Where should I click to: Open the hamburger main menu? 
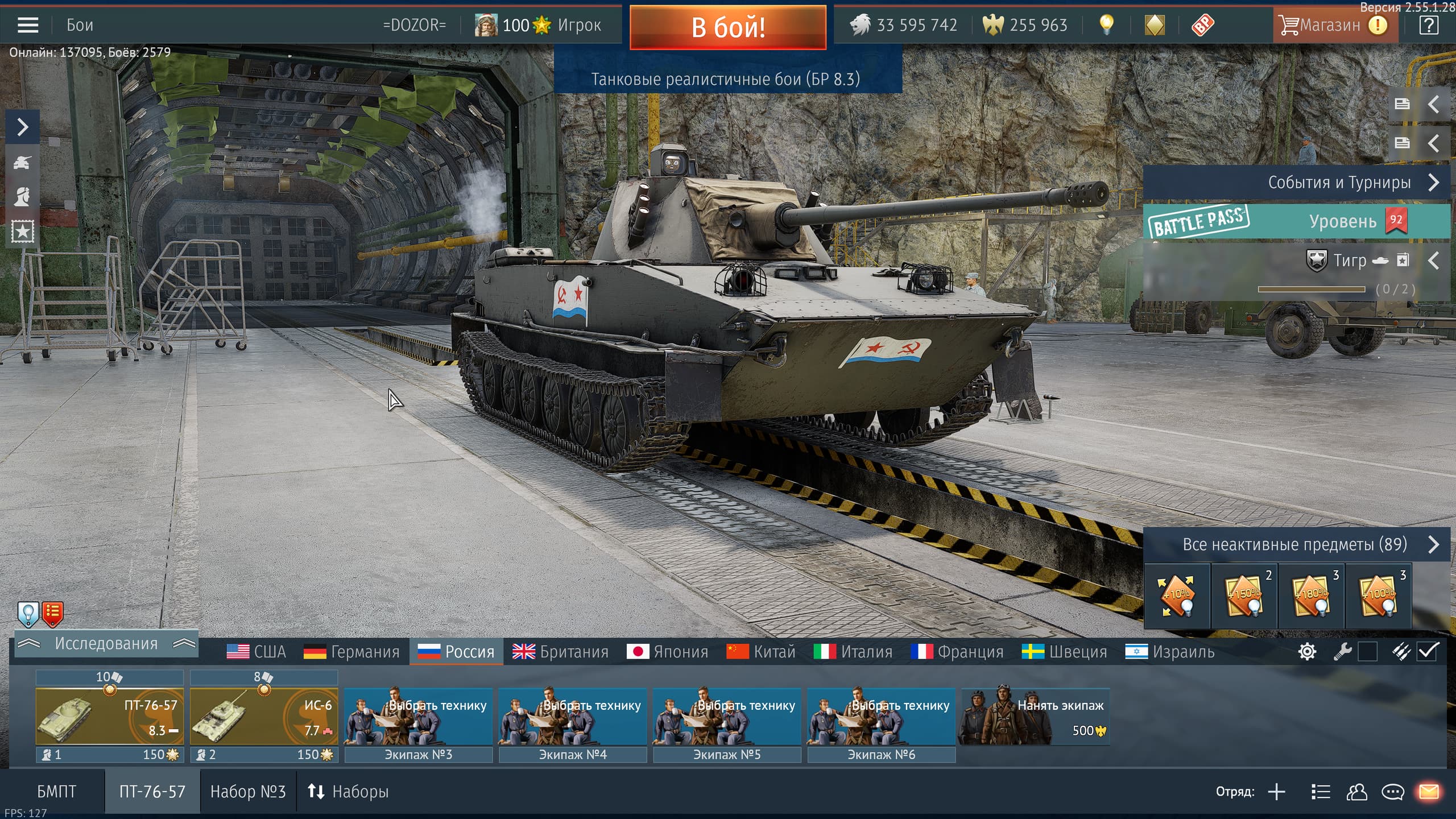pyautogui.click(x=28, y=25)
